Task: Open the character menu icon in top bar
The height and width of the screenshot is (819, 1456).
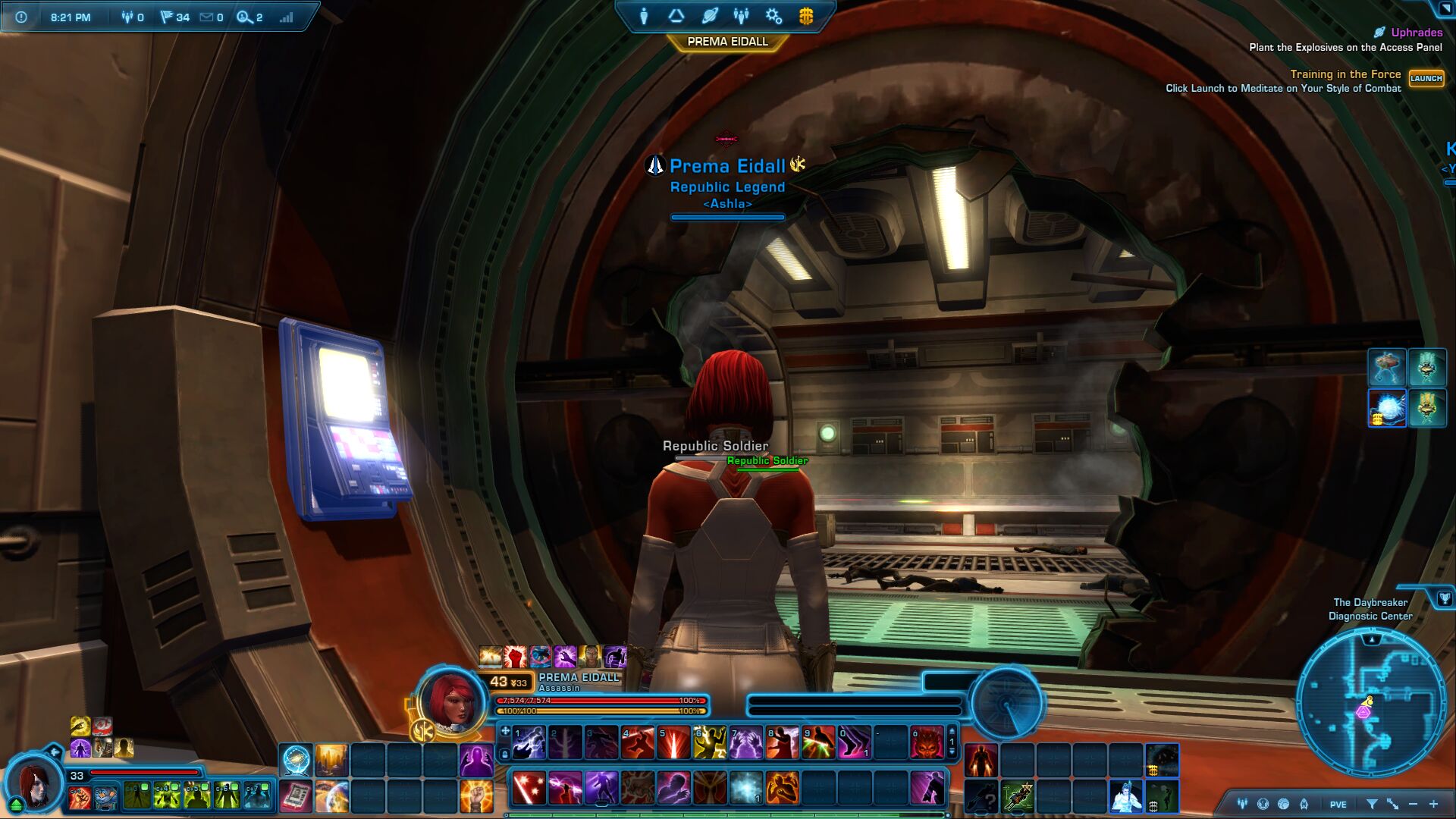Action: coord(644,16)
